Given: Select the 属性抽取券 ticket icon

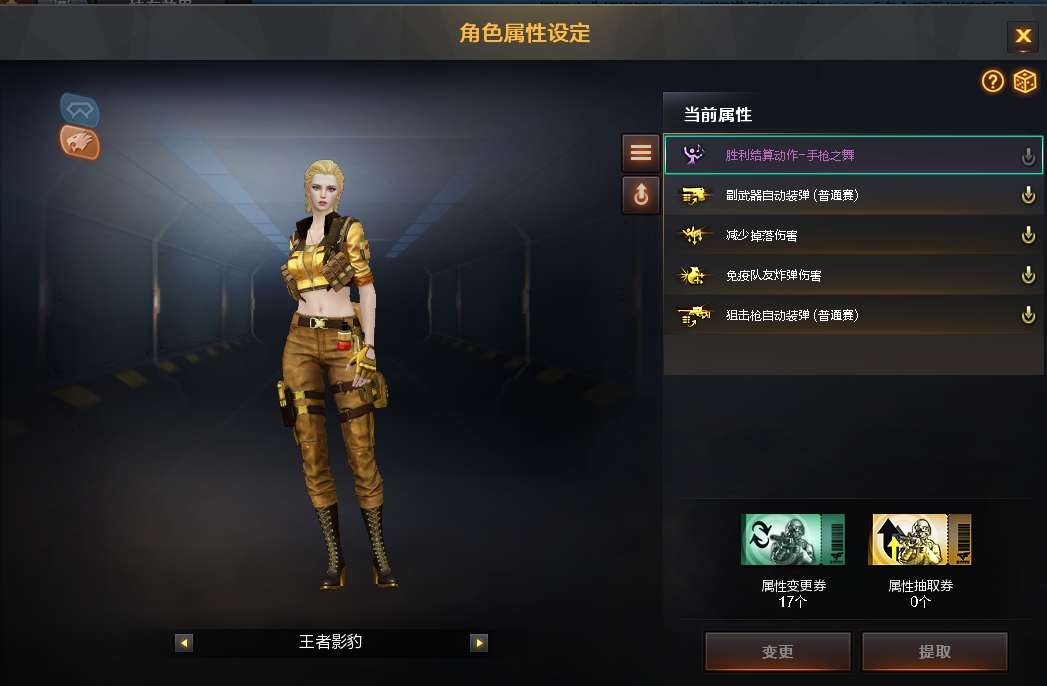Looking at the screenshot, I should 920,540.
